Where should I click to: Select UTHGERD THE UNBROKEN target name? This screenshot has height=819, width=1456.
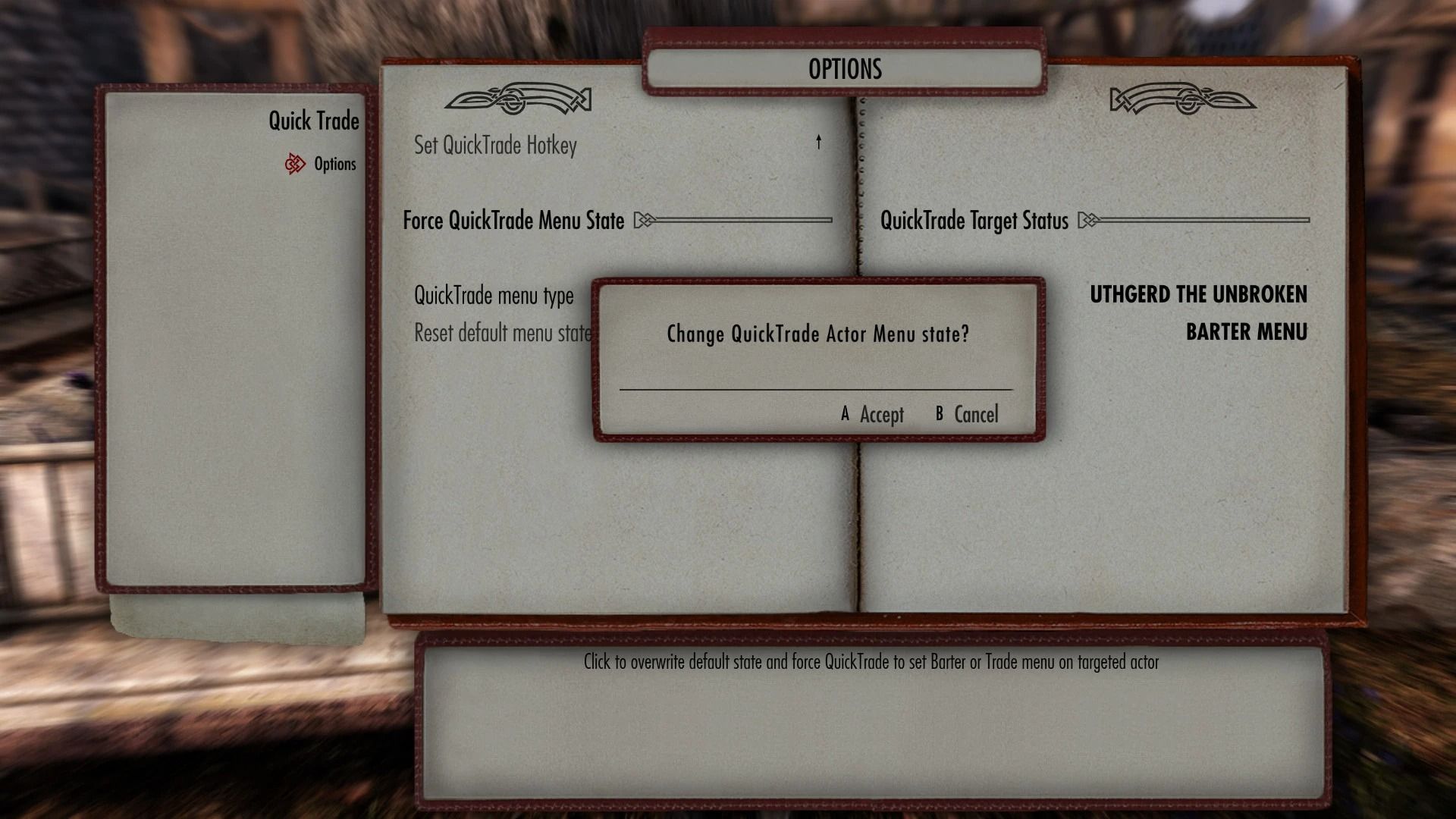pyautogui.click(x=1198, y=295)
